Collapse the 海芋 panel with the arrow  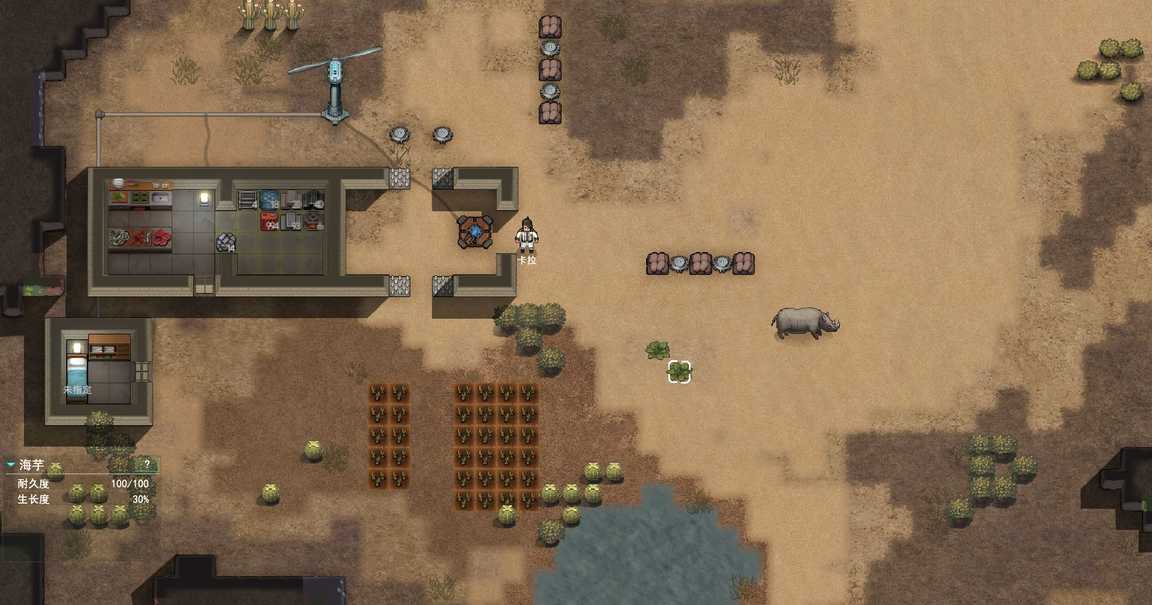10,465
